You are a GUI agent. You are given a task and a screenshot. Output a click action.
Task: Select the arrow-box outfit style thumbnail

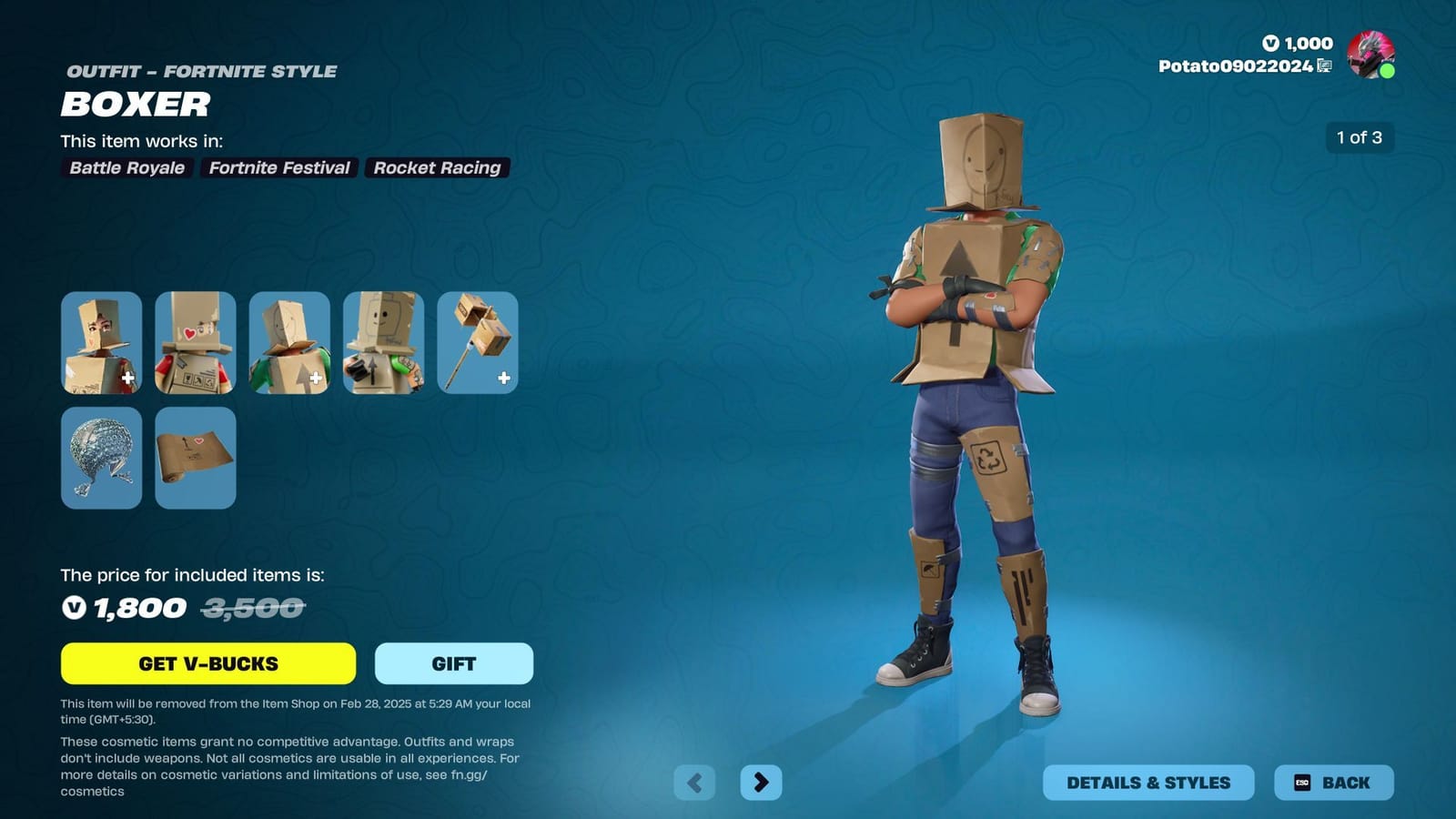(288, 341)
